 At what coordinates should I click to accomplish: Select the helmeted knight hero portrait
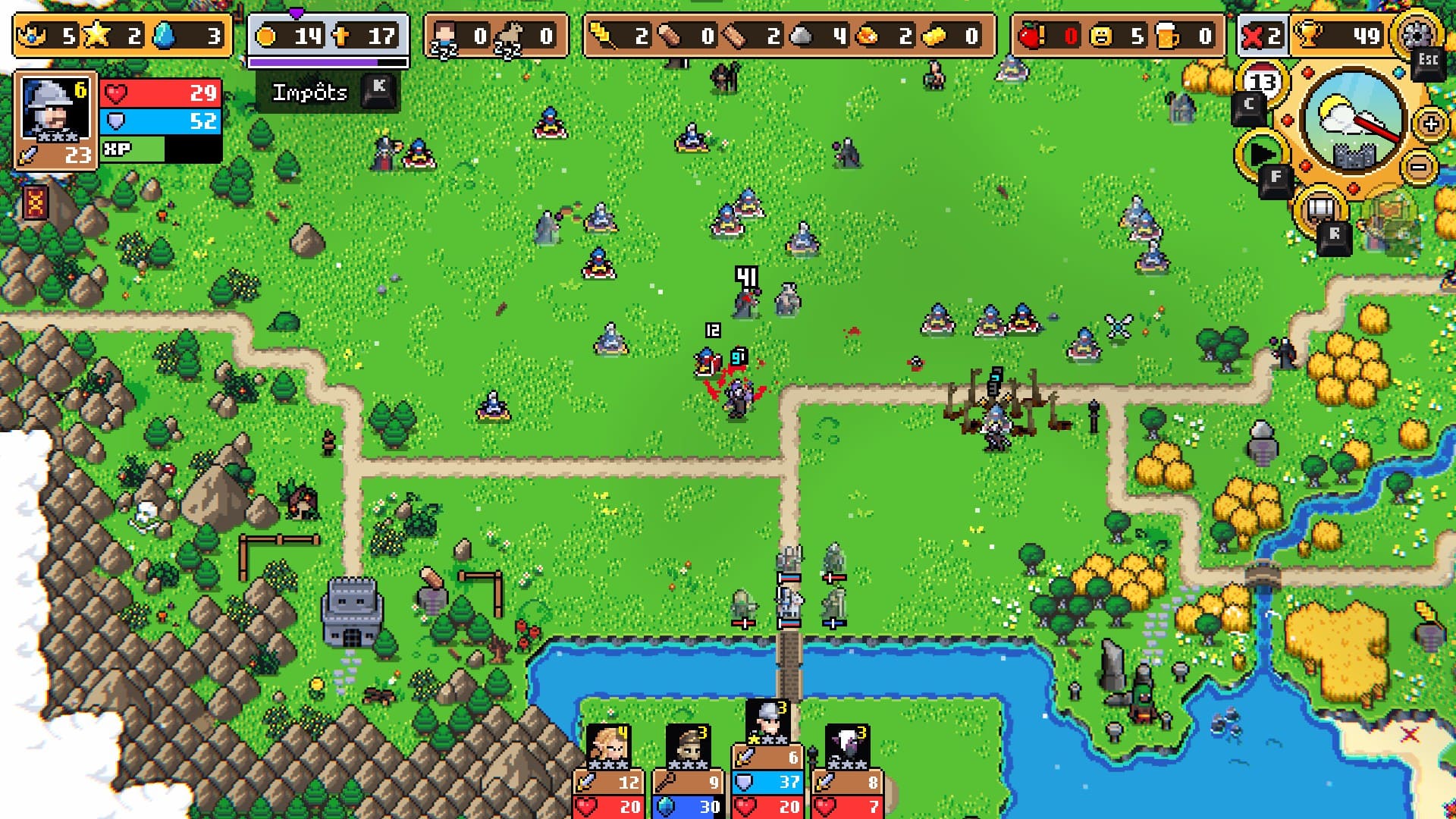[53, 110]
